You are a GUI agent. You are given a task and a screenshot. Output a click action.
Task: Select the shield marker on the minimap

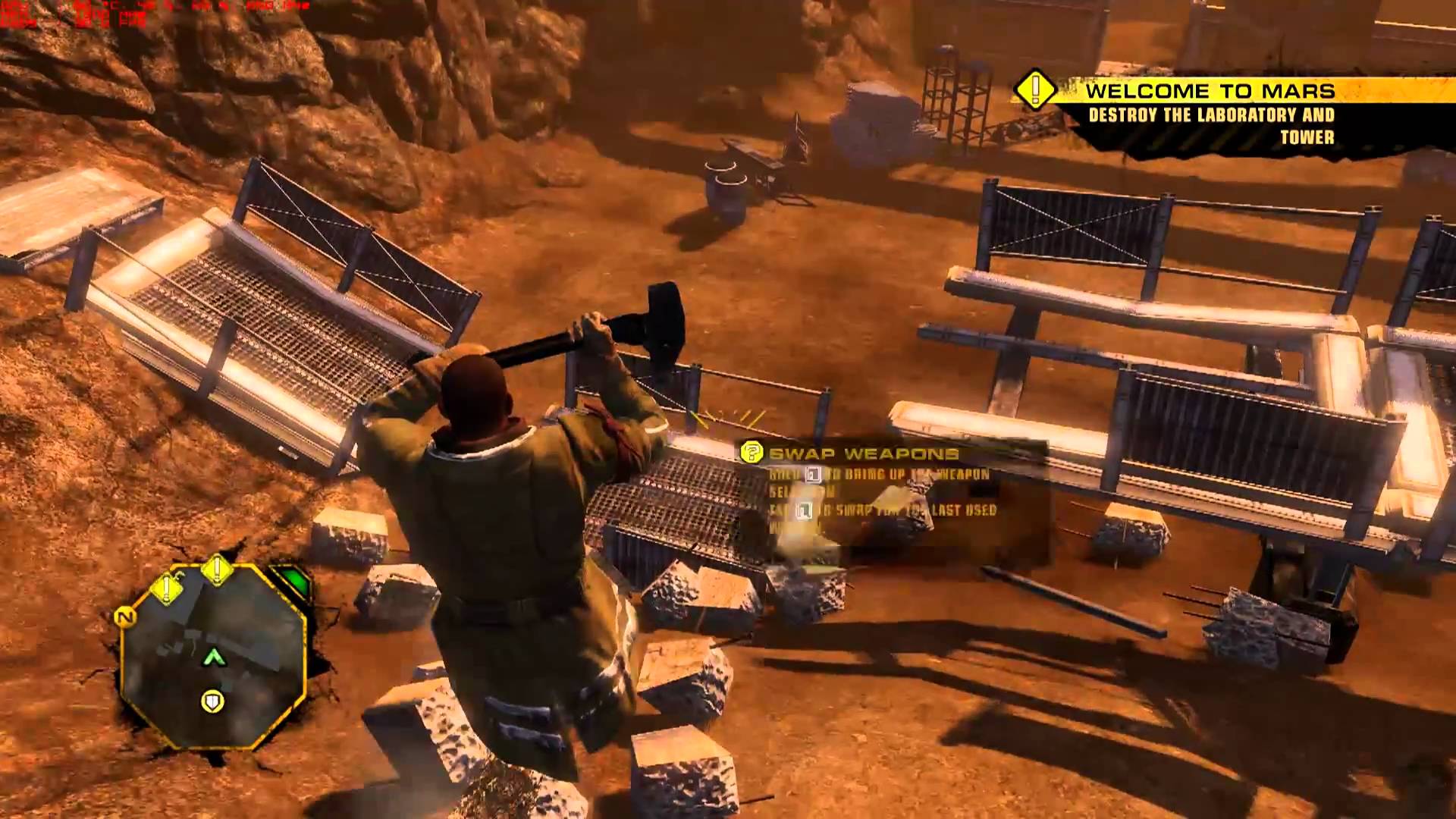point(212,701)
